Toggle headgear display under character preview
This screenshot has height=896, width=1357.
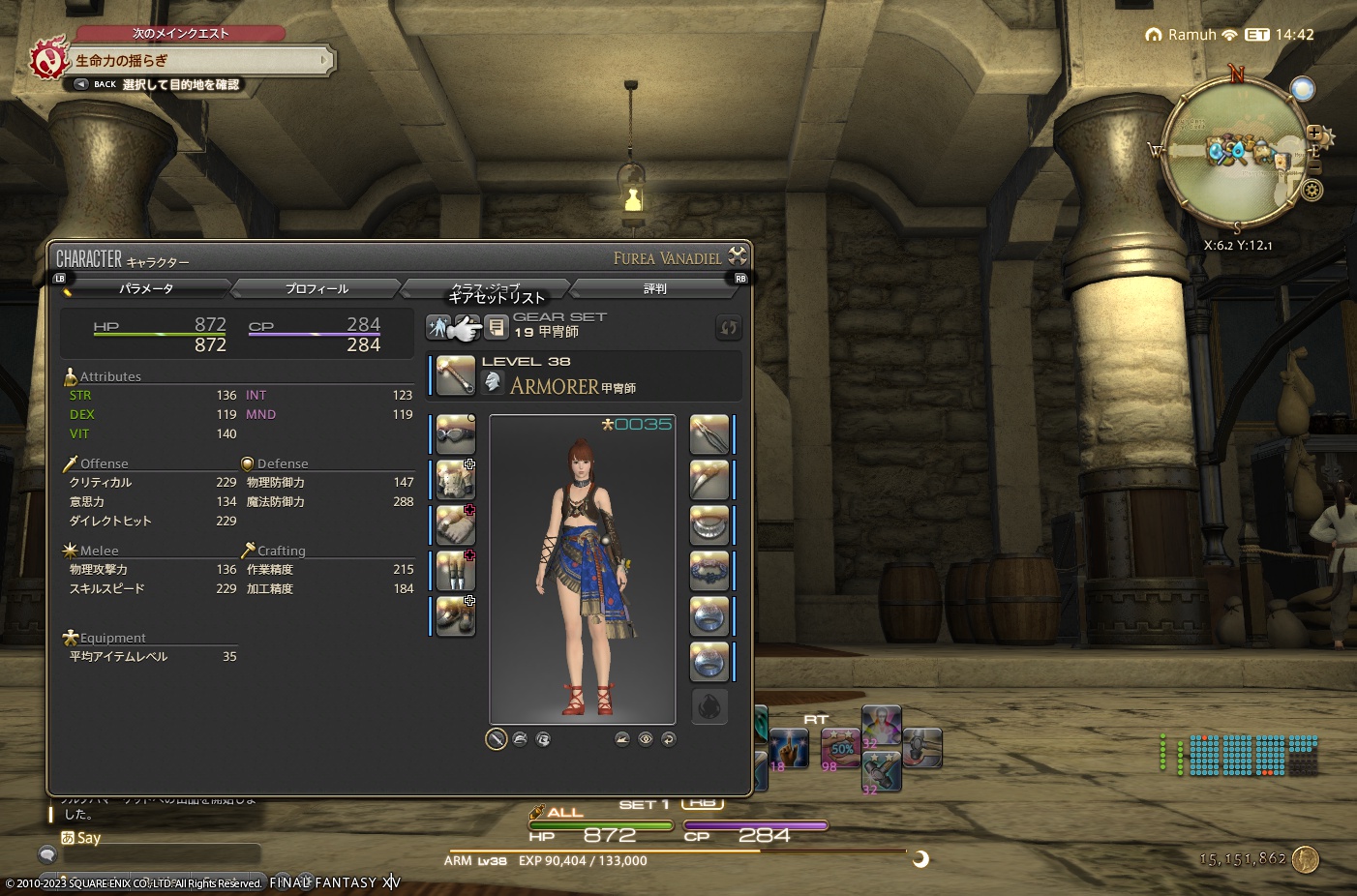(x=521, y=738)
